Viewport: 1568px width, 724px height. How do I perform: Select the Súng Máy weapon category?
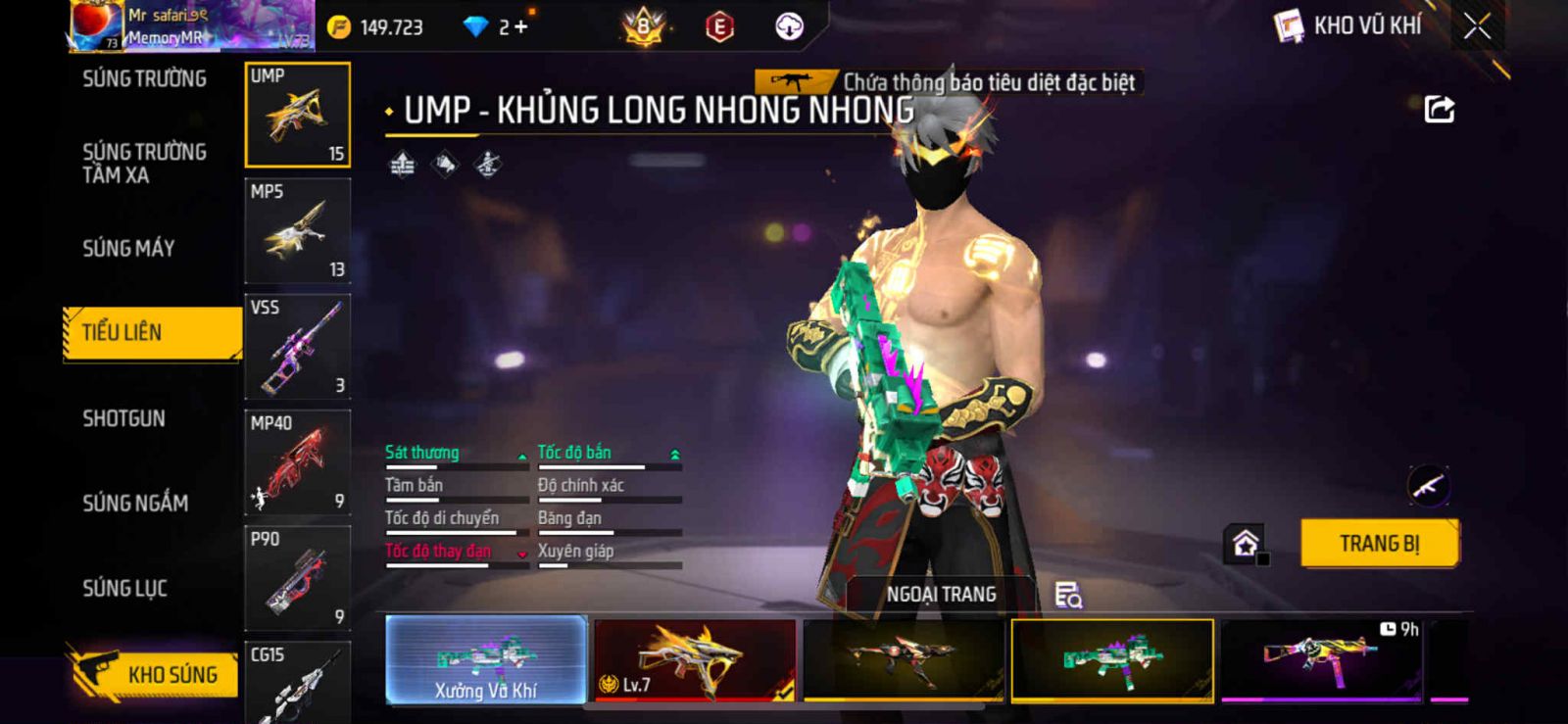click(x=128, y=249)
